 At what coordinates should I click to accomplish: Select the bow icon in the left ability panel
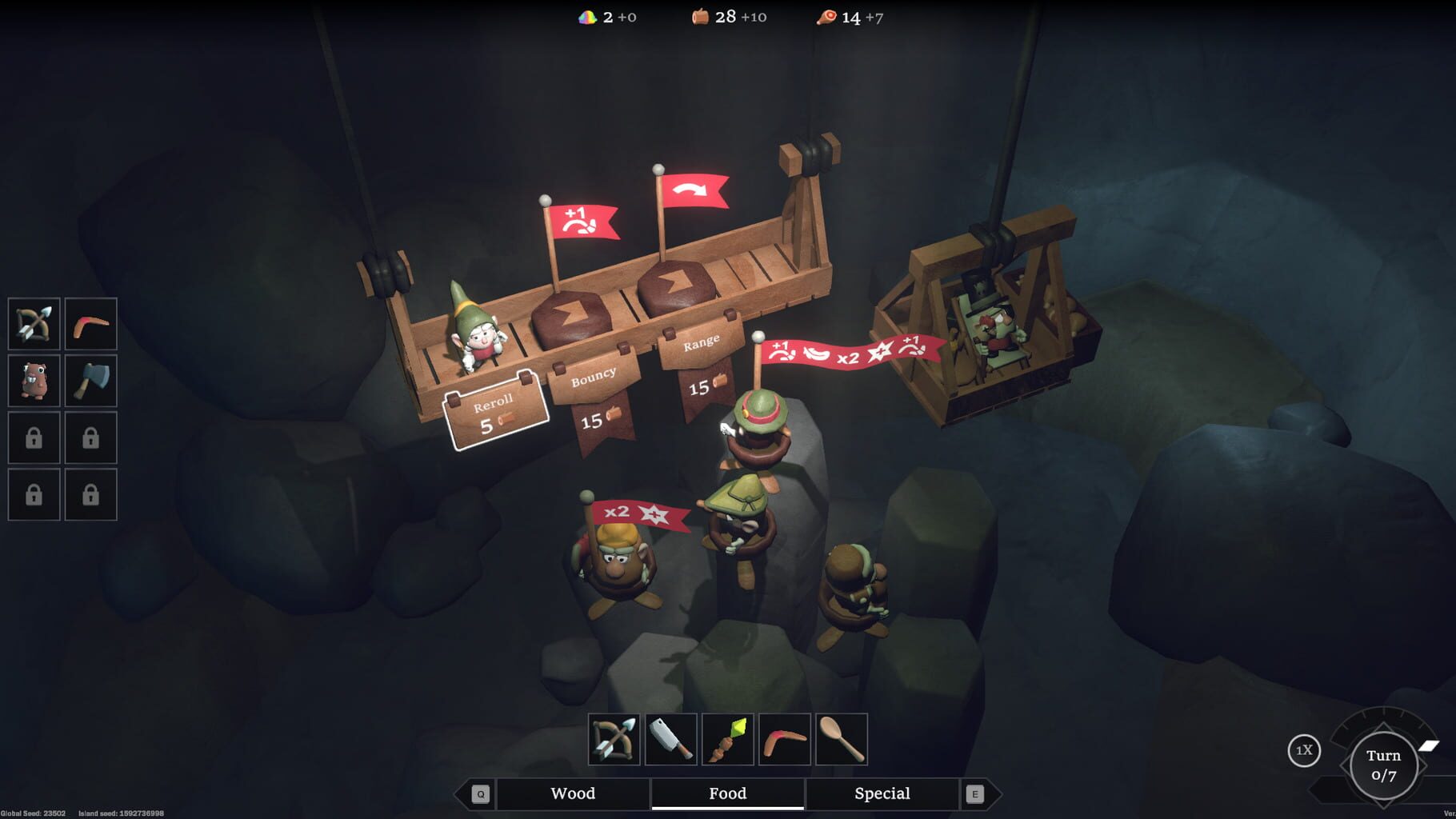click(33, 323)
